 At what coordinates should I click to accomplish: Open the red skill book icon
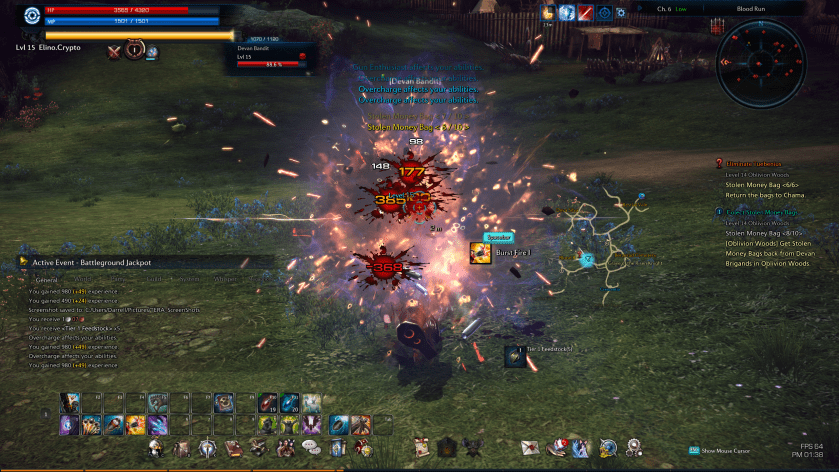(x=232, y=448)
